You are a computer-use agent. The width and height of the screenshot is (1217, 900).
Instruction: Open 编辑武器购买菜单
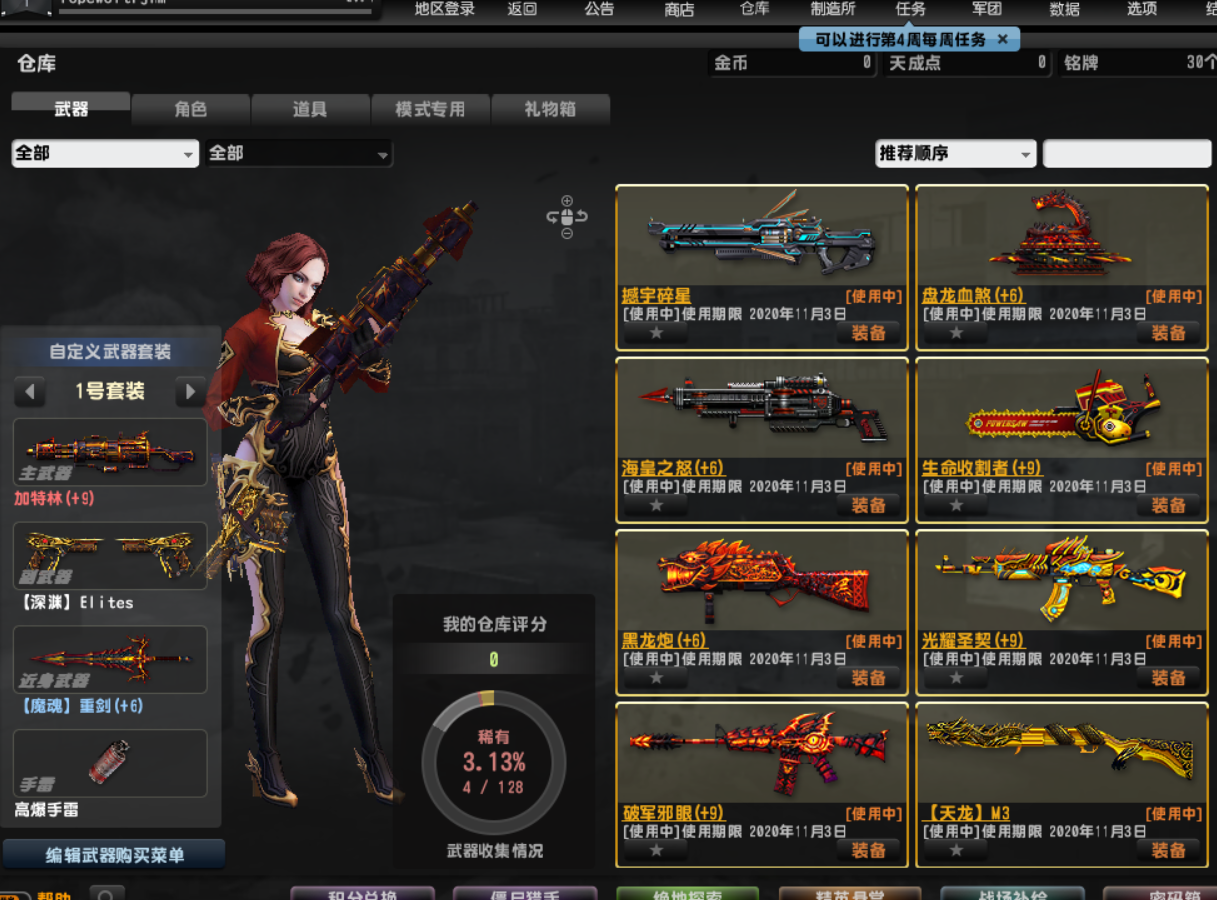pos(114,855)
